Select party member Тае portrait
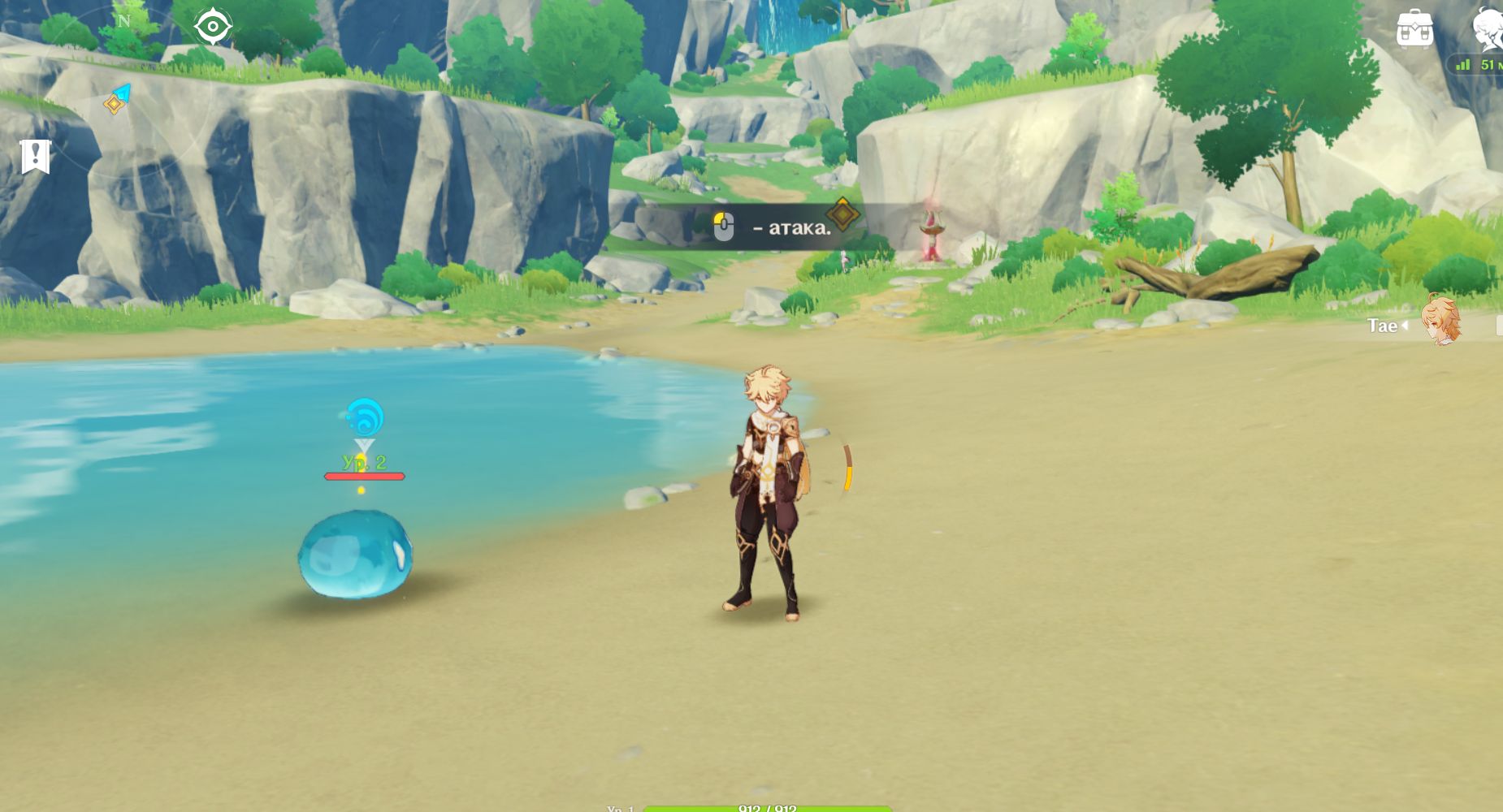This screenshot has width=1503, height=812. [1440, 321]
